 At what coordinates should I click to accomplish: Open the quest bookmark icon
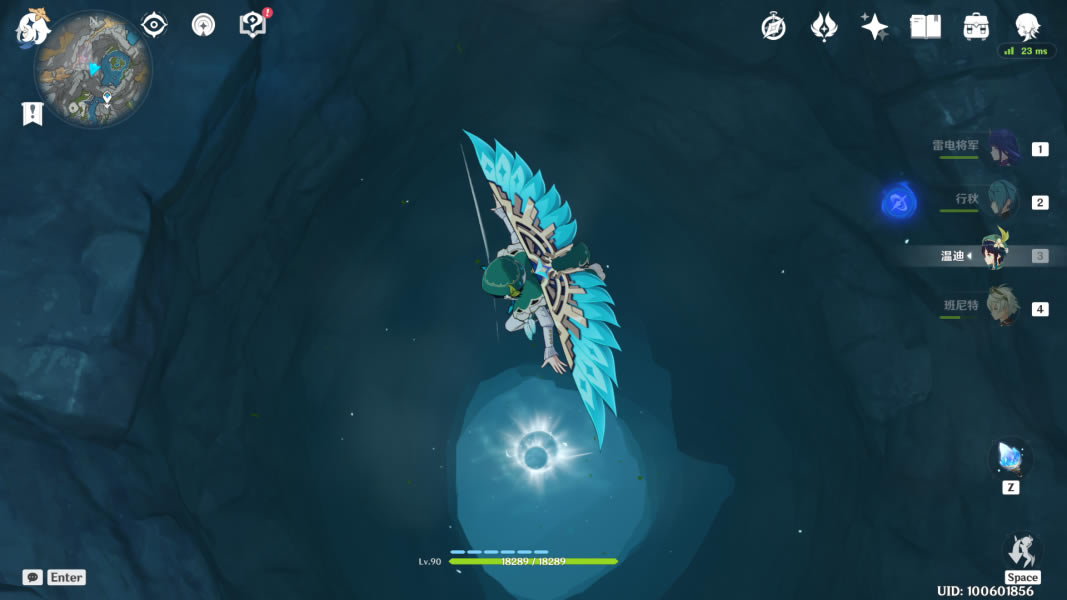coord(32,113)
